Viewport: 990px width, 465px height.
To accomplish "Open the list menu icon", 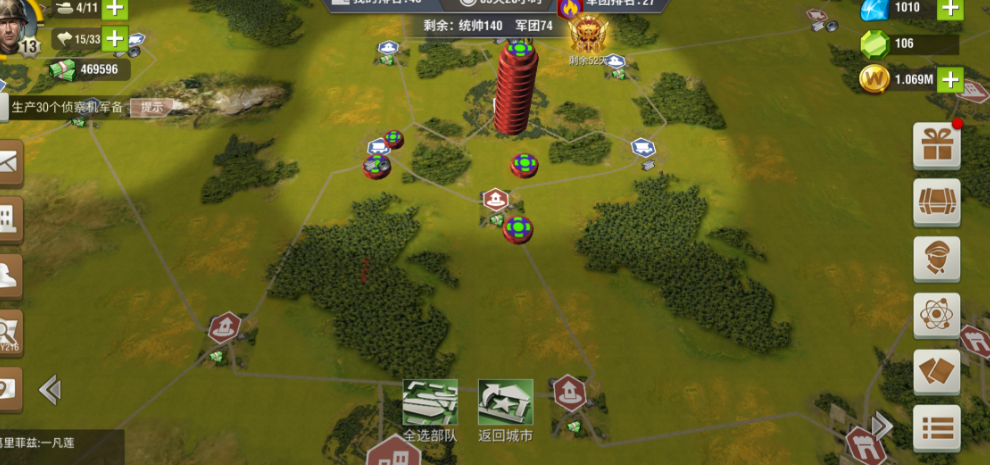I will pos(937,428).
